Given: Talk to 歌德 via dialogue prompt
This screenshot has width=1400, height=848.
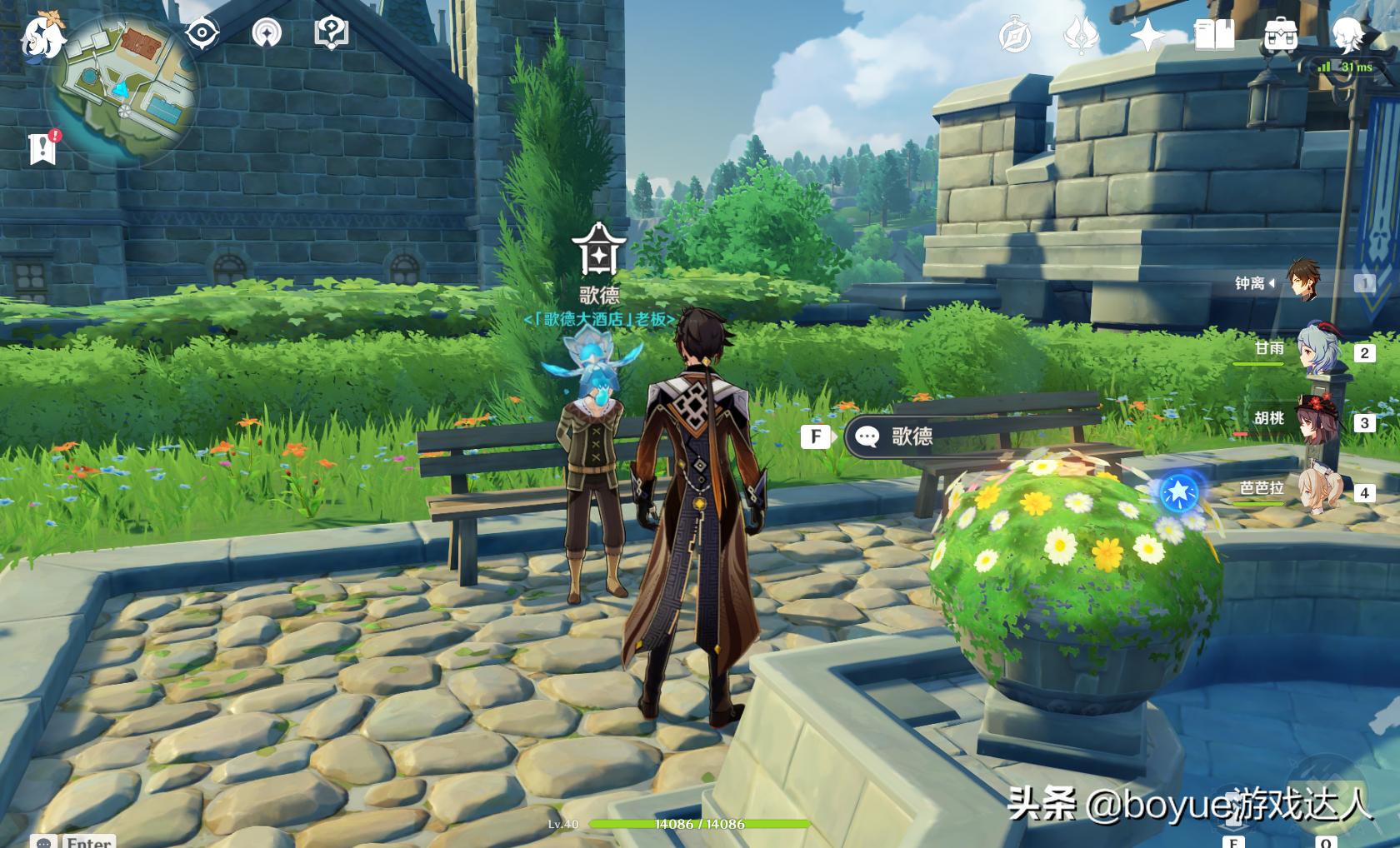Looking at the screenshot, I should [x=911, y=436].
